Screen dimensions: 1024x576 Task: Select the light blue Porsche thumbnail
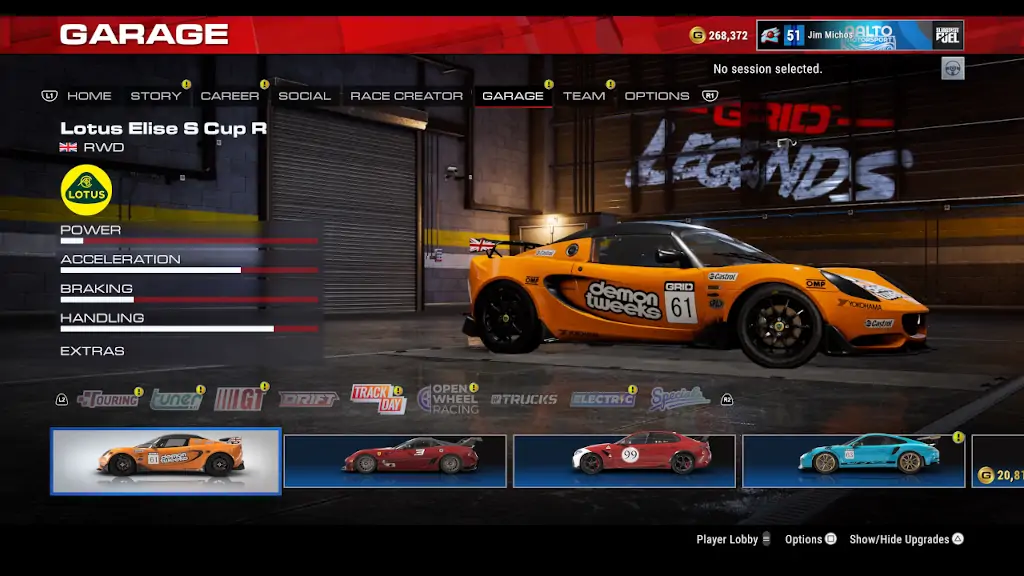coord(853,461)
